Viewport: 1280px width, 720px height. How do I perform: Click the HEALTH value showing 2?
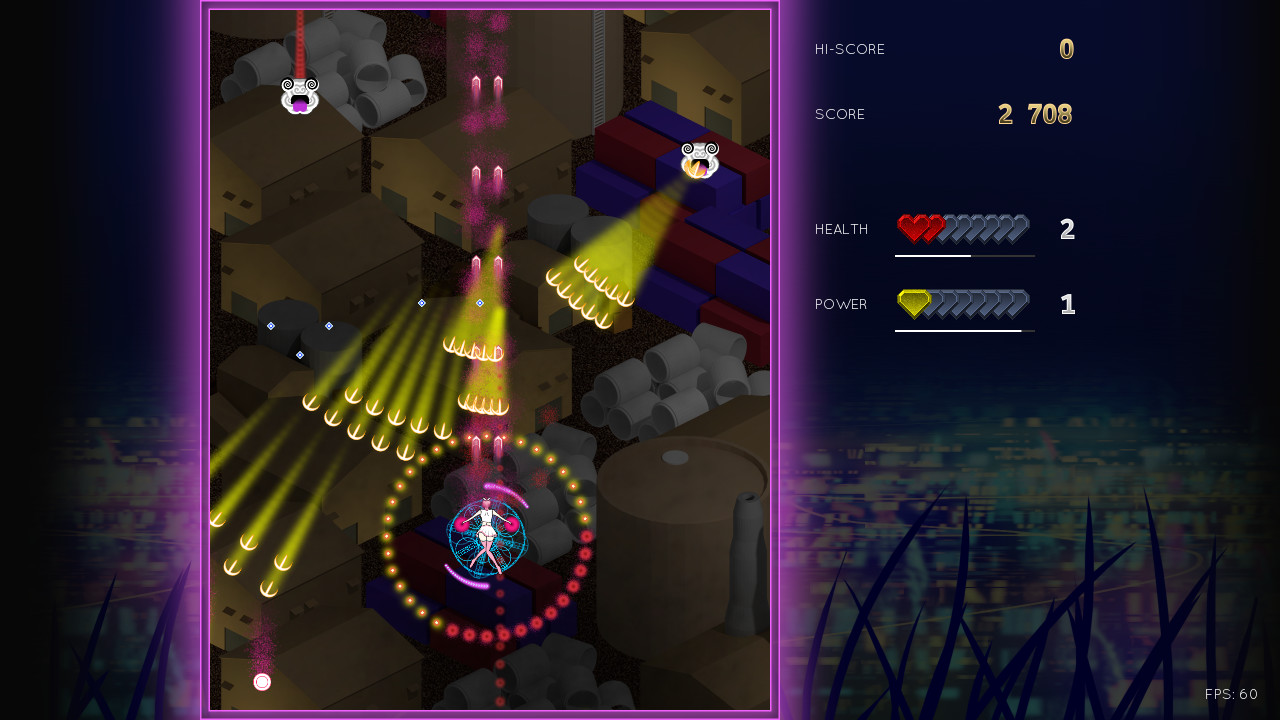point(1067,229)
